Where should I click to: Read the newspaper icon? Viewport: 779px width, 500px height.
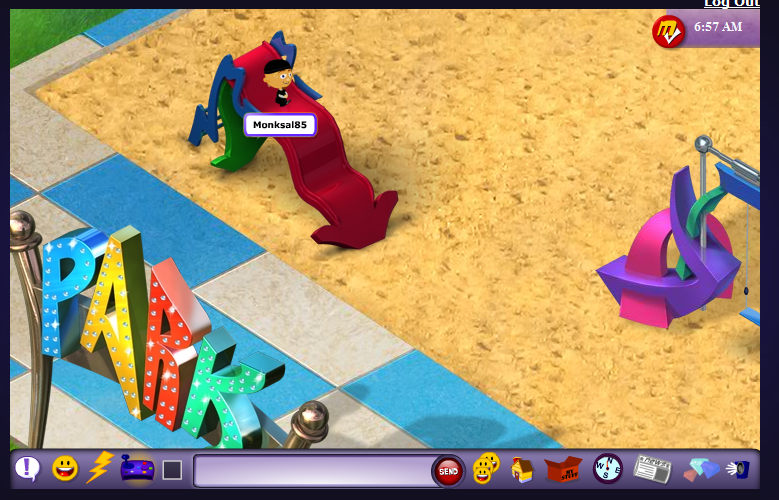coord(652,468)
